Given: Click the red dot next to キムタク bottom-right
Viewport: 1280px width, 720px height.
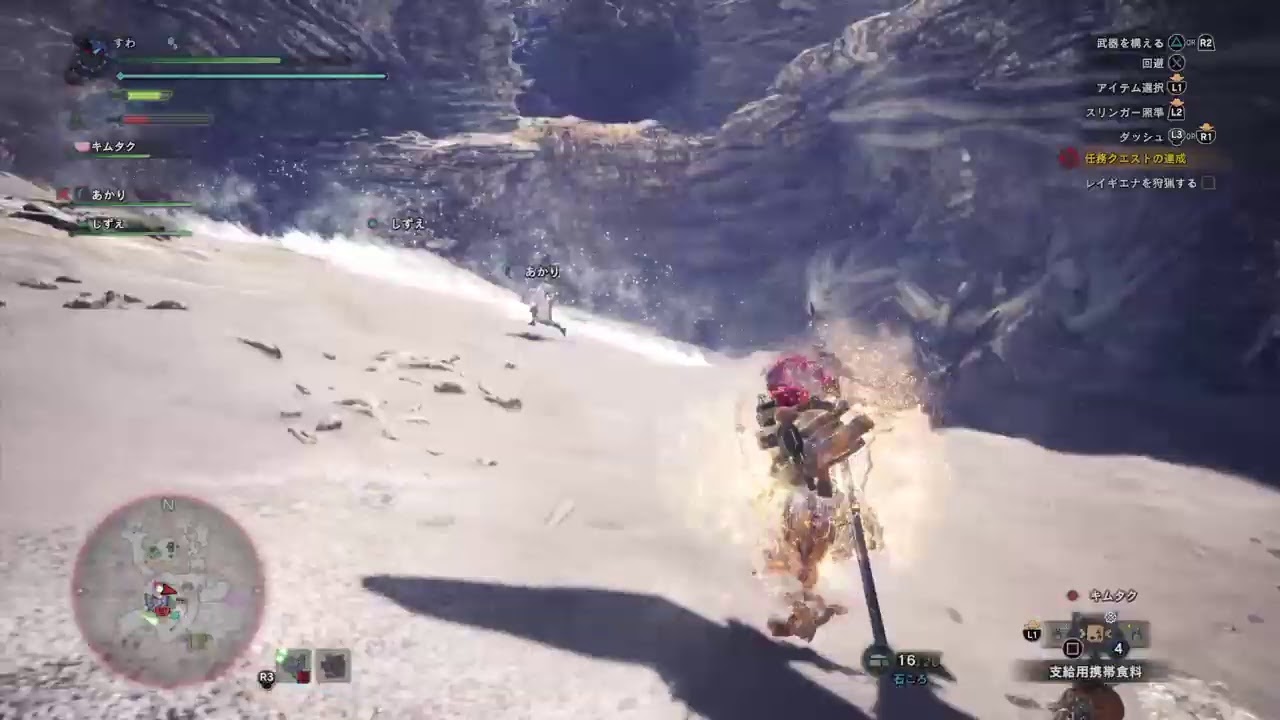Looking at the screenshot, I should [1072, 597].
